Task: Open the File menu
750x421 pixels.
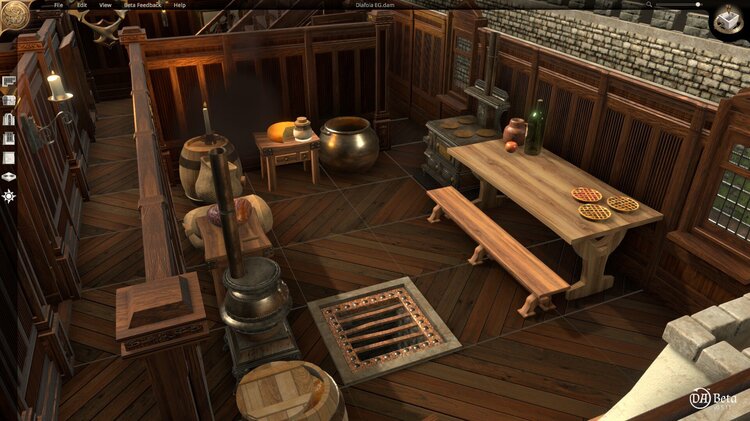Action: 58,5
